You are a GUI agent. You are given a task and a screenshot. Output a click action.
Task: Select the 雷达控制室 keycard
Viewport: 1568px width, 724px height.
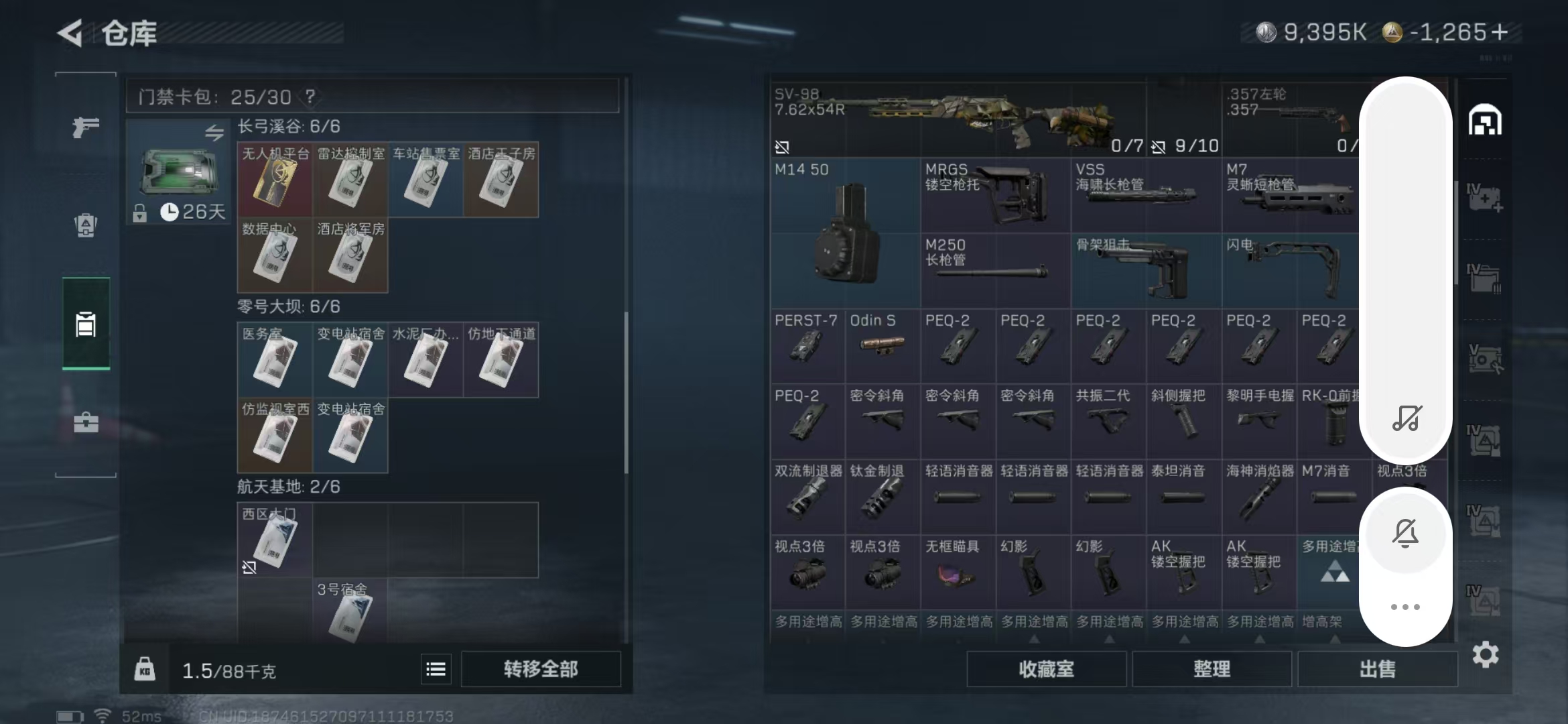350,180
